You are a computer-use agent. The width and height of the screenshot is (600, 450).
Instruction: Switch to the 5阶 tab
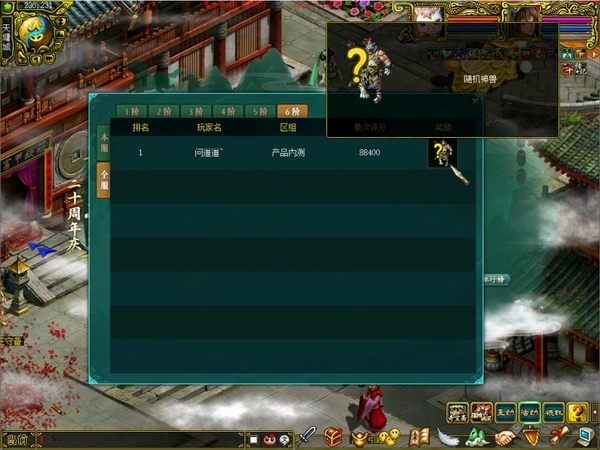click(x=260, y=111)
